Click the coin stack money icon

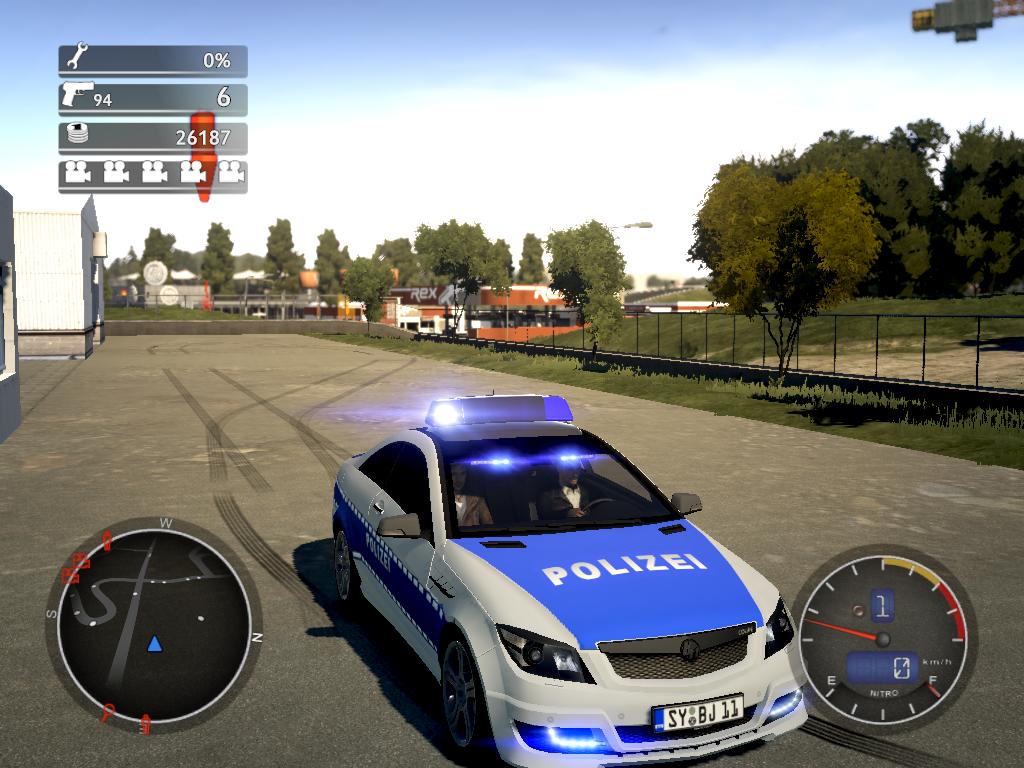pyautogui.click(x=77, y=134)
